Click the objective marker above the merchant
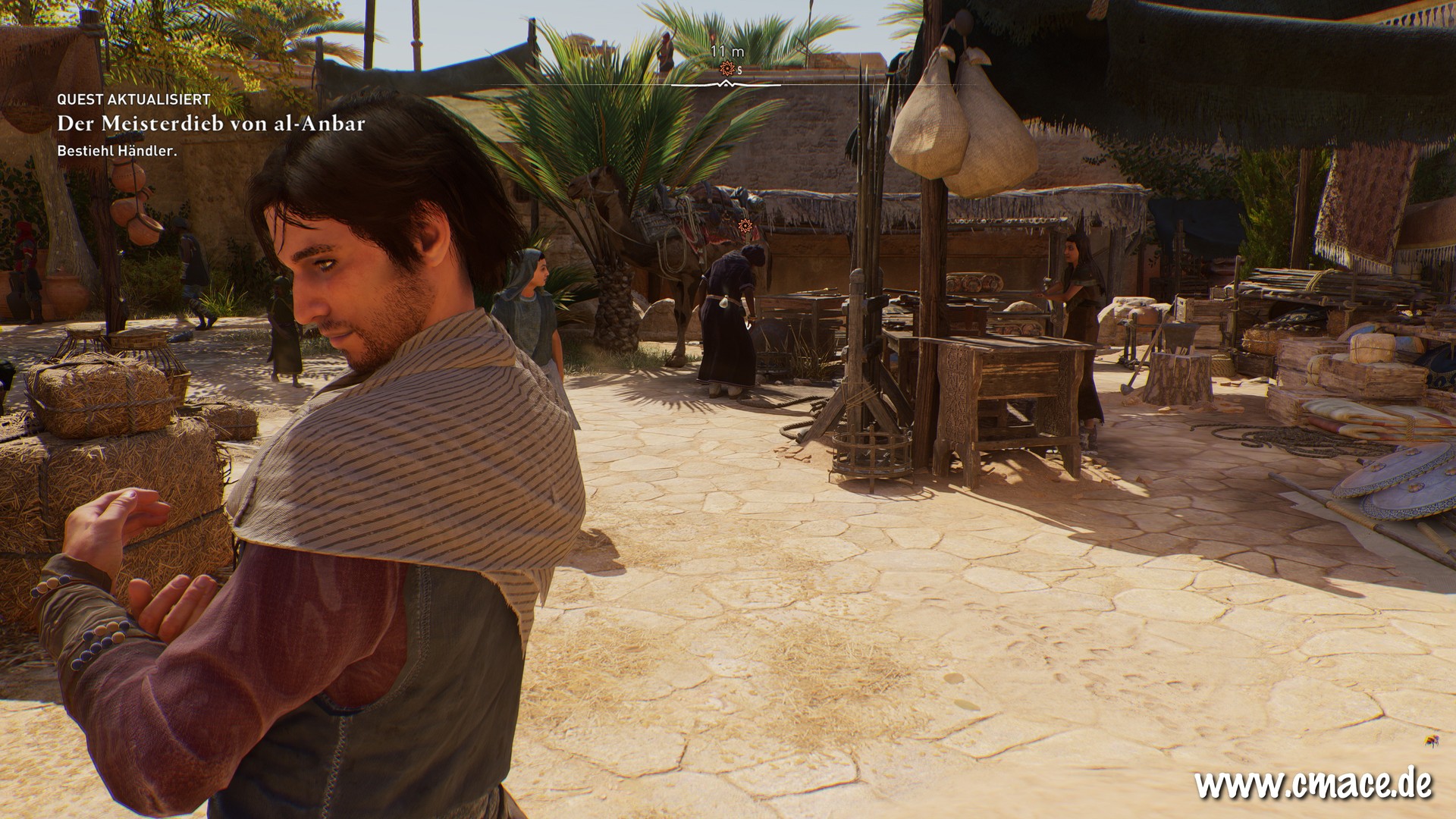Viewport: 1456px width, 819px height. pos(747,225)
